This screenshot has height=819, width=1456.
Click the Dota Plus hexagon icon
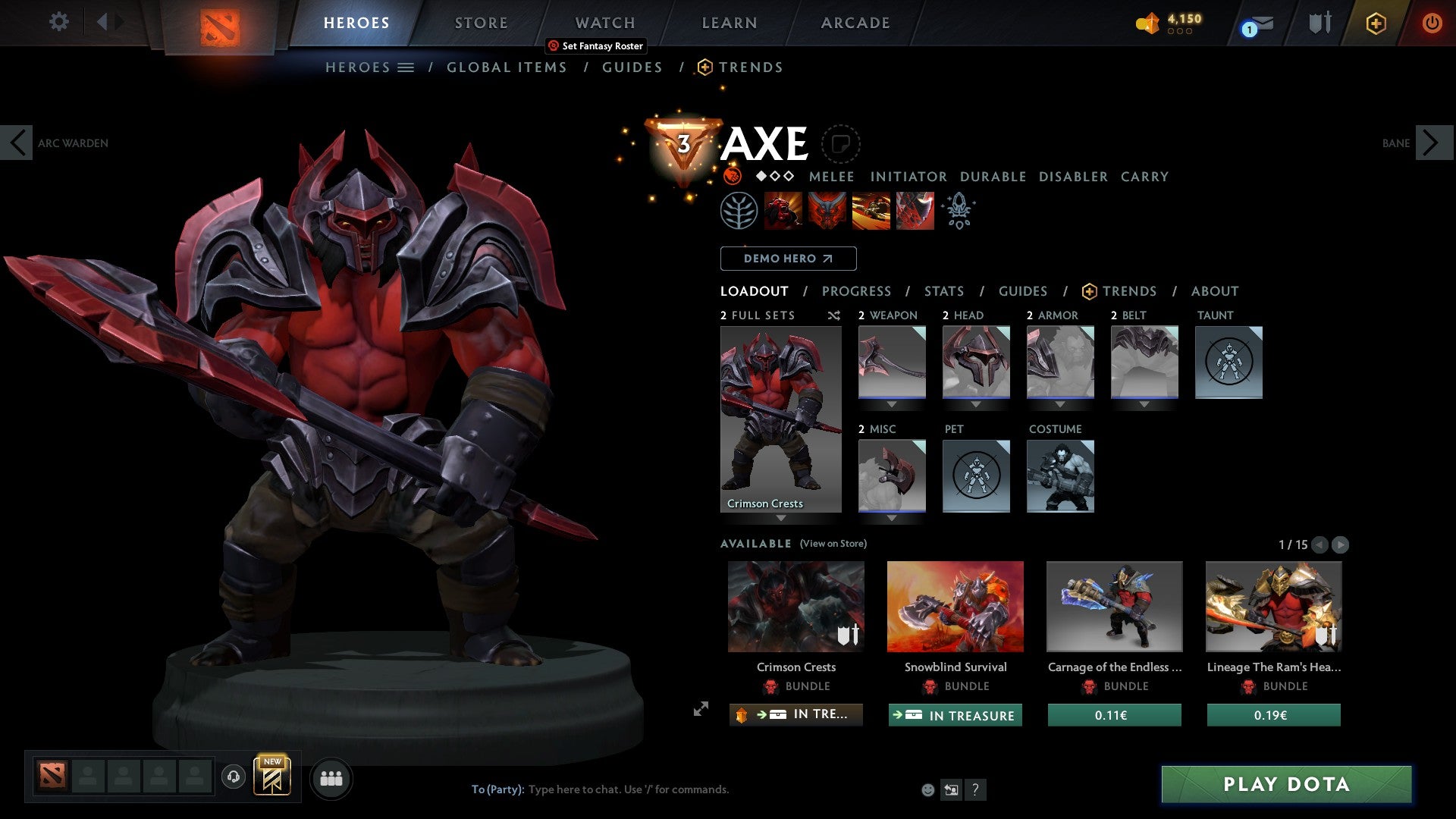tap(1376, 23)
